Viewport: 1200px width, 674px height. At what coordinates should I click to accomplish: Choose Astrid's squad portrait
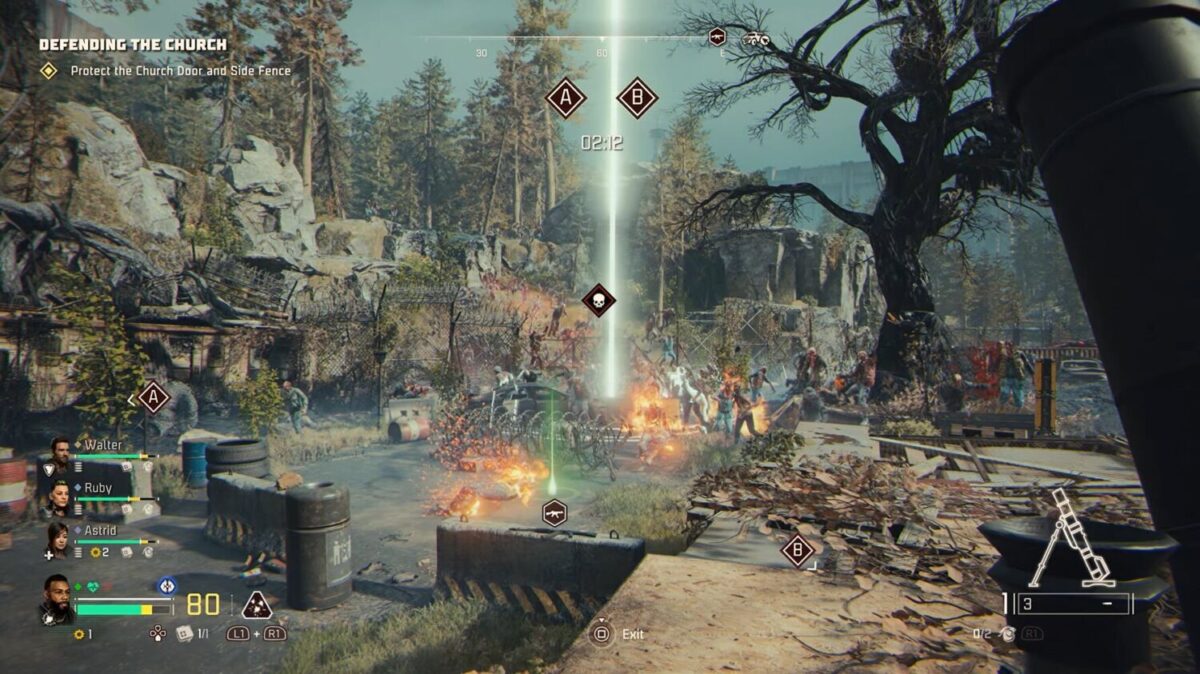coord(58,539)
